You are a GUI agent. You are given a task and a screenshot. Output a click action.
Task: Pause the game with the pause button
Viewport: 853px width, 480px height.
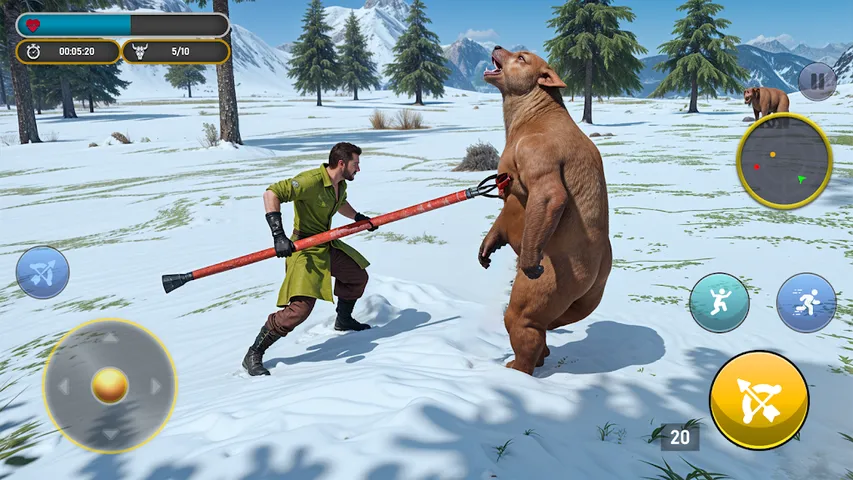pos(818,81)
